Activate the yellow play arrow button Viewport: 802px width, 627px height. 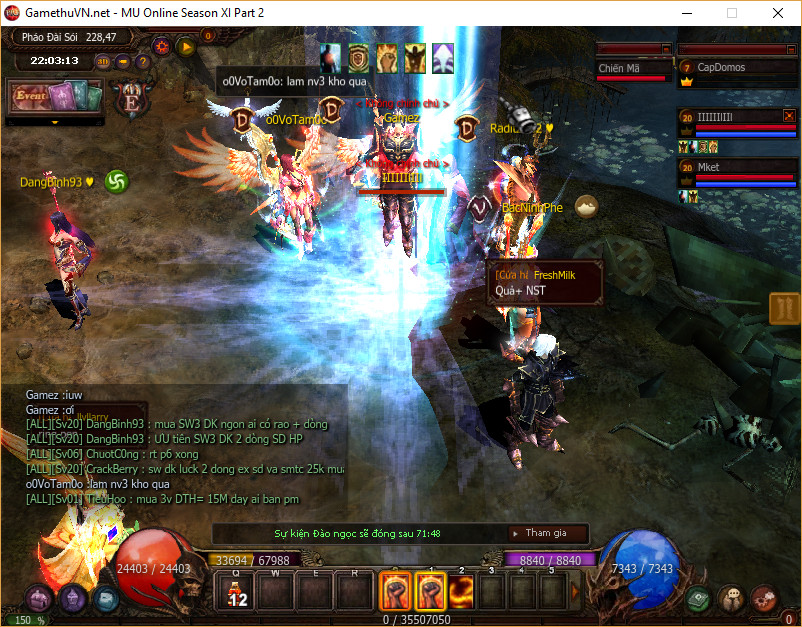tap(185, 46)
